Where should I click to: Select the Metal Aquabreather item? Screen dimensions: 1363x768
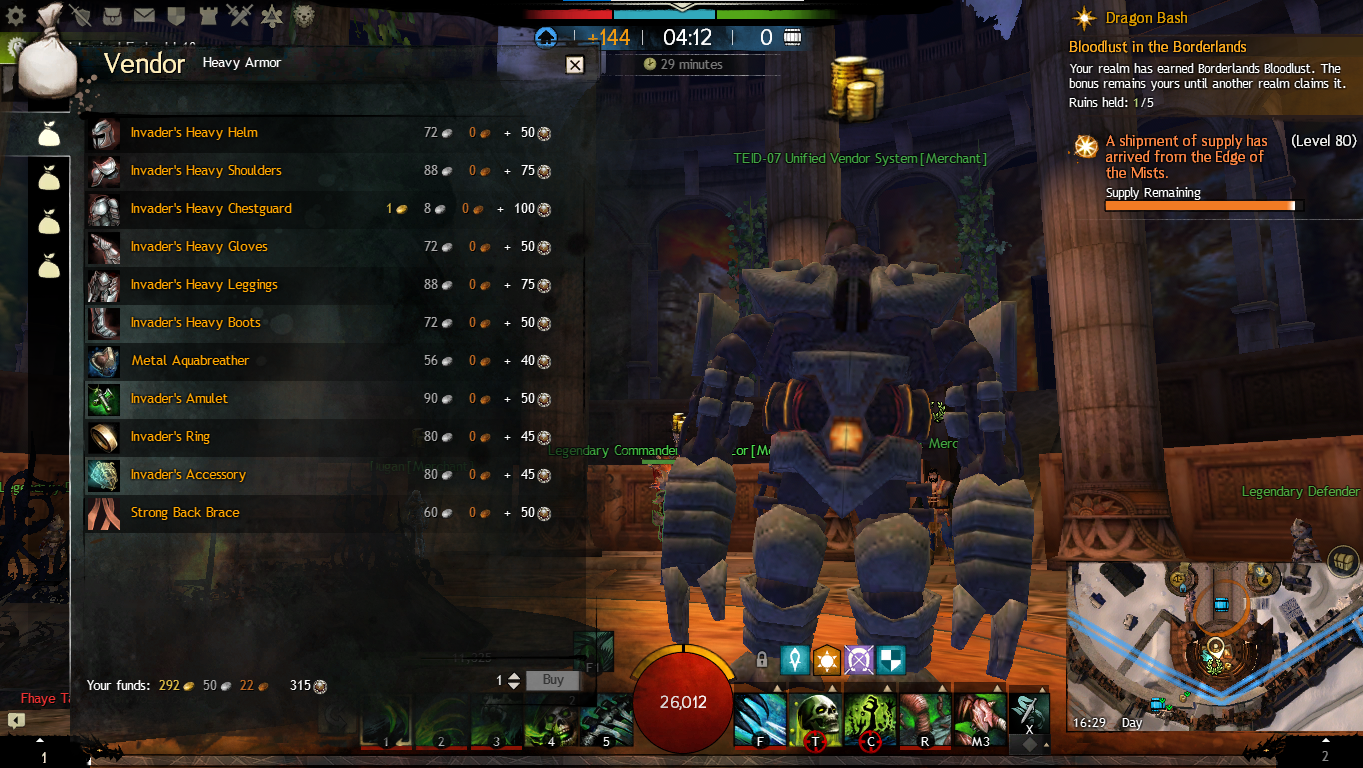[x=190, y=361]
